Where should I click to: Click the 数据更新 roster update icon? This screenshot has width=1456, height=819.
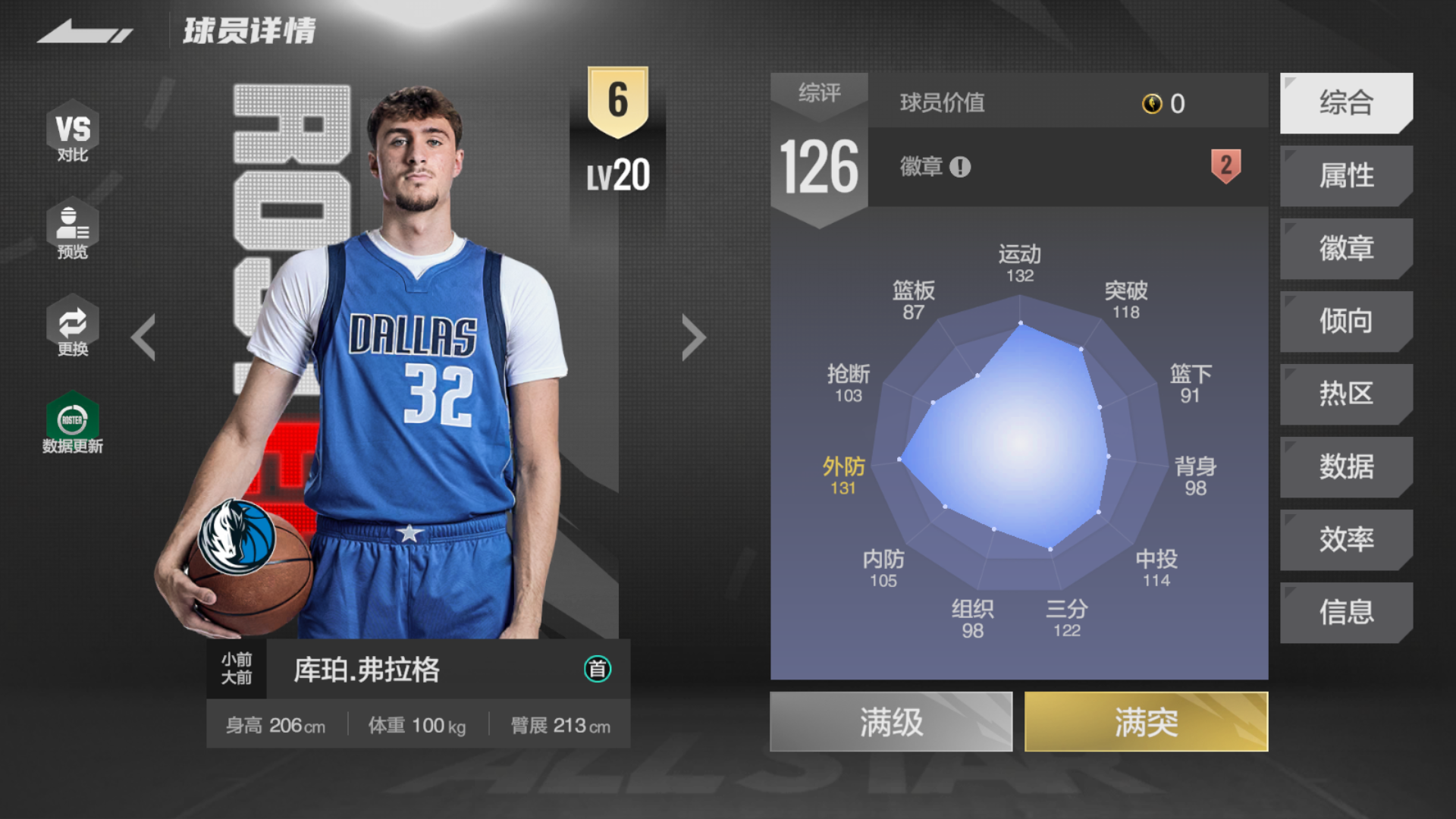tap(73, 423)
